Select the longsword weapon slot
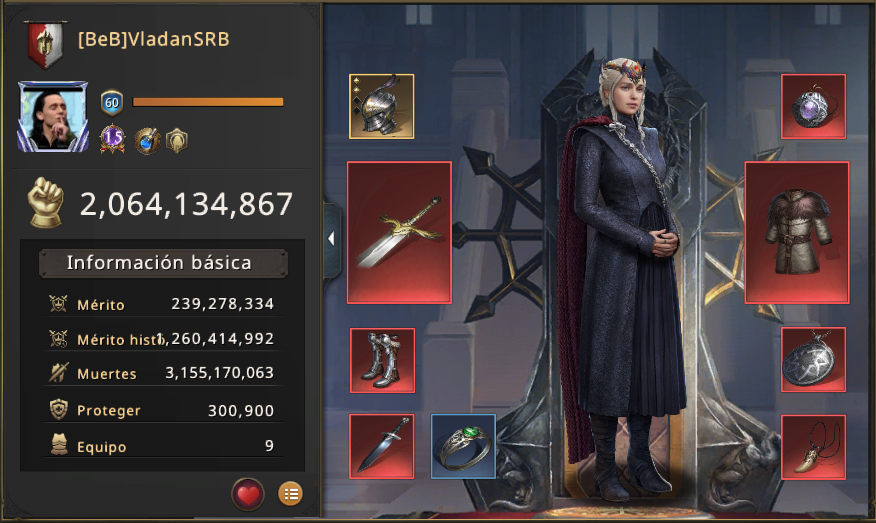 [399, 232]
